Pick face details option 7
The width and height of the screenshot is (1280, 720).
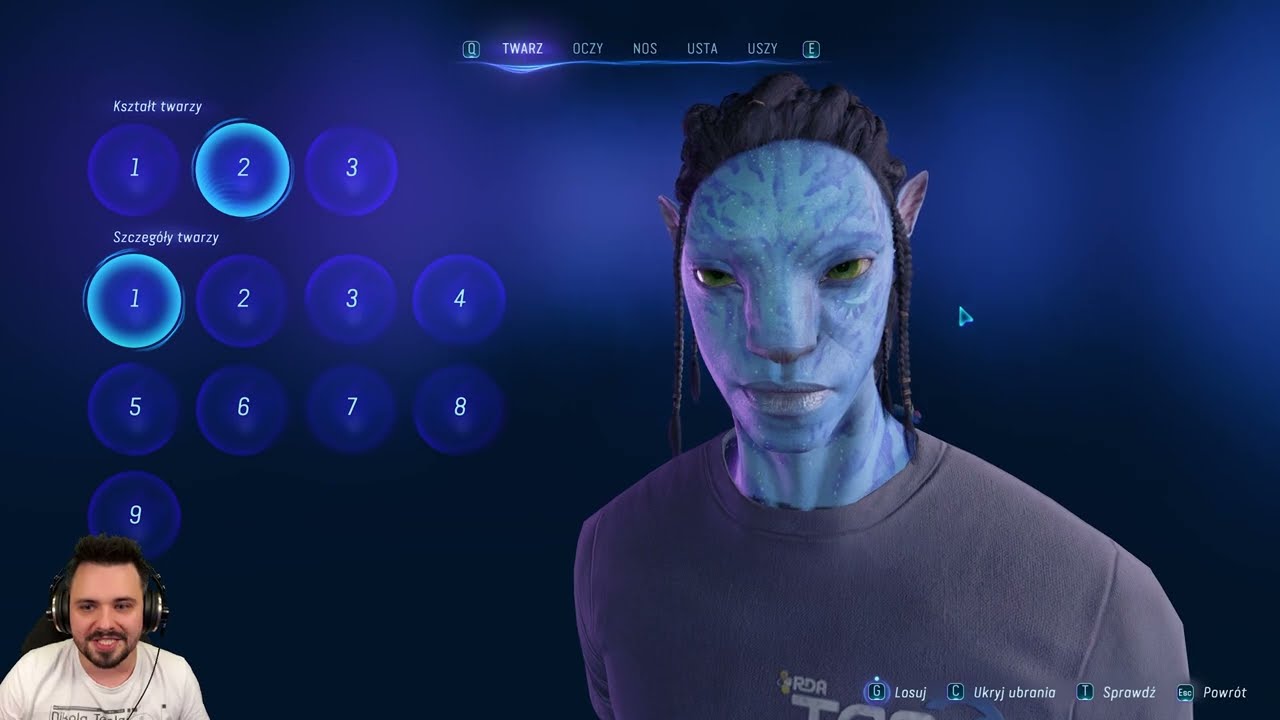coord(351,407)
